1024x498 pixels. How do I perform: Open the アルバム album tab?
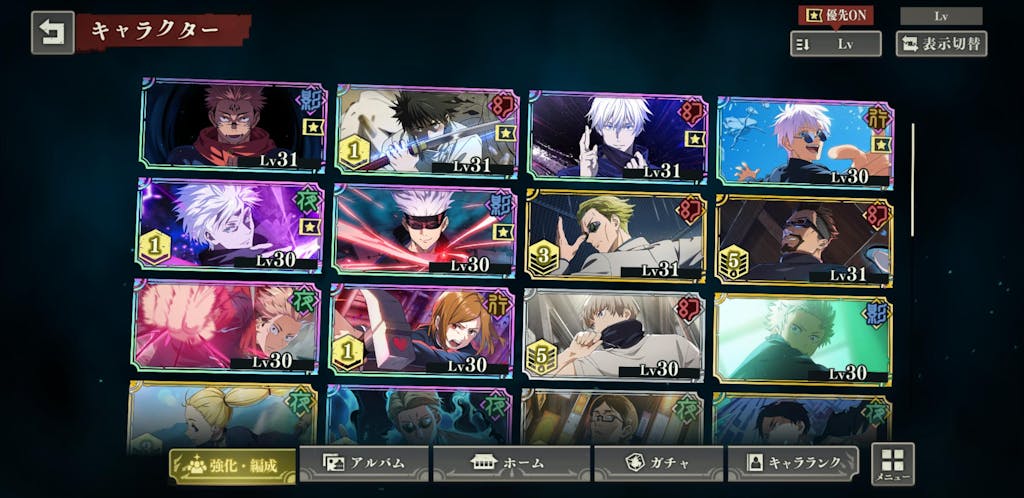tap(364, 464)
